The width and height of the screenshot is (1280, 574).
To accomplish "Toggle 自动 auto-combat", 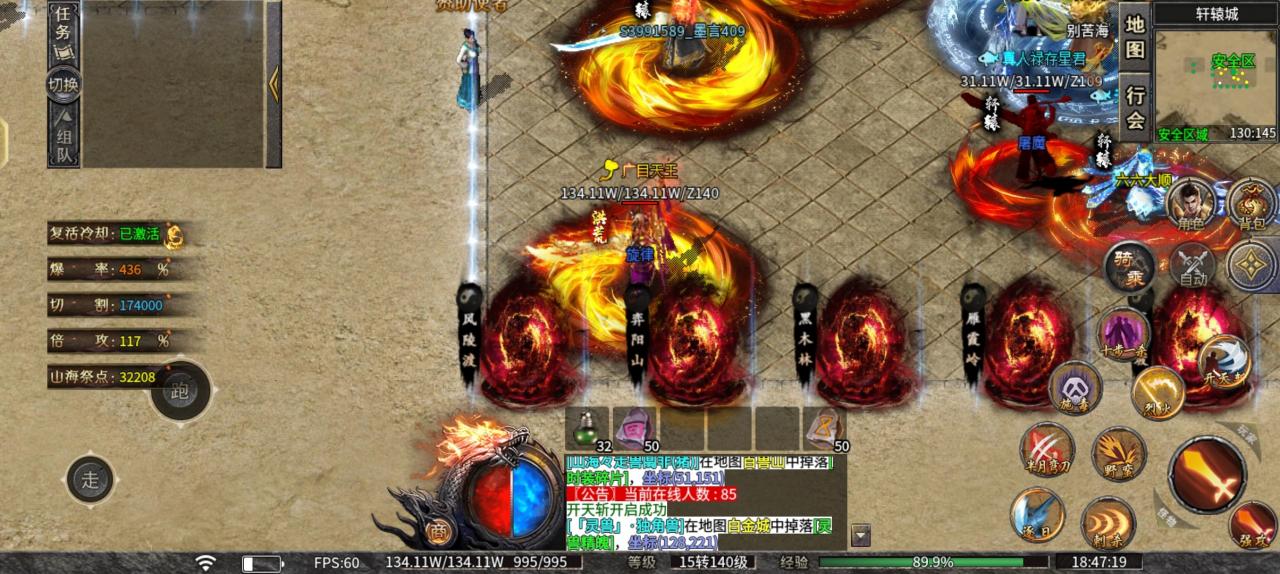I will point(1192,267).
